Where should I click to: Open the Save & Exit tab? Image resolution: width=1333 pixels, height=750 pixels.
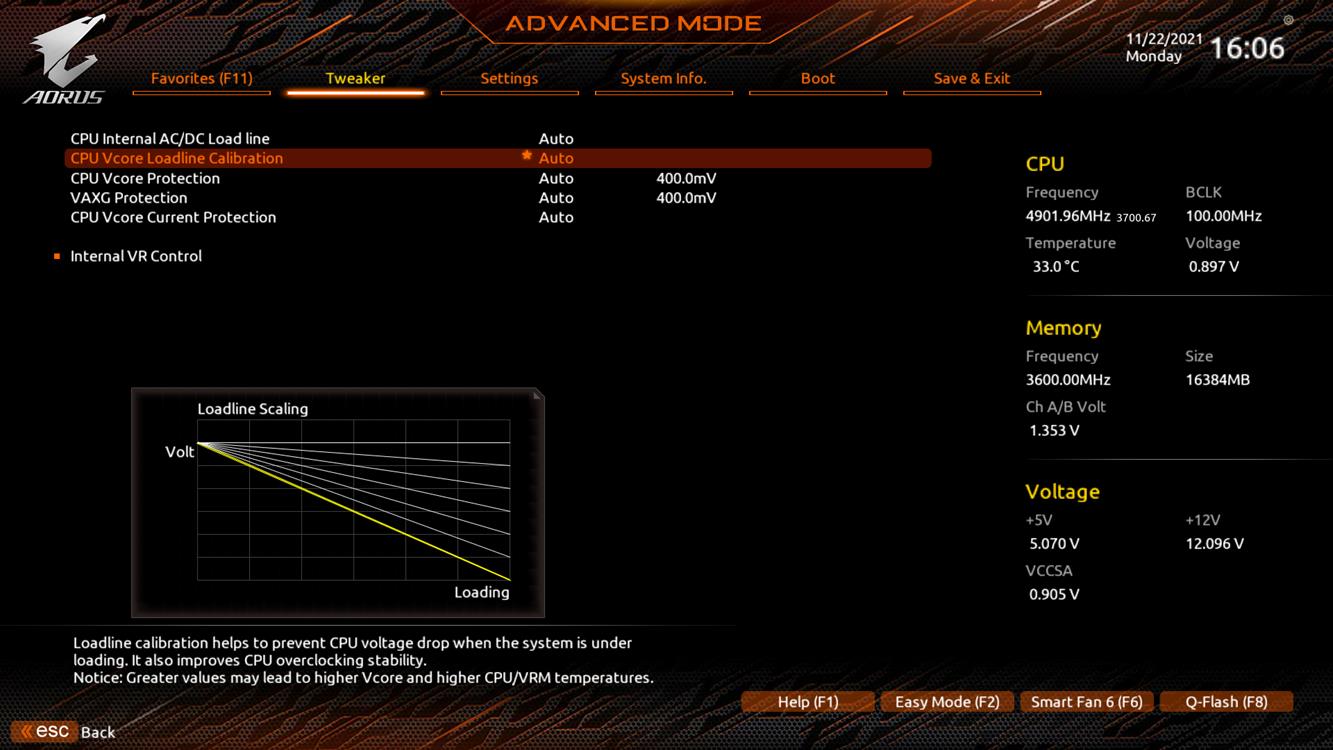971,78
